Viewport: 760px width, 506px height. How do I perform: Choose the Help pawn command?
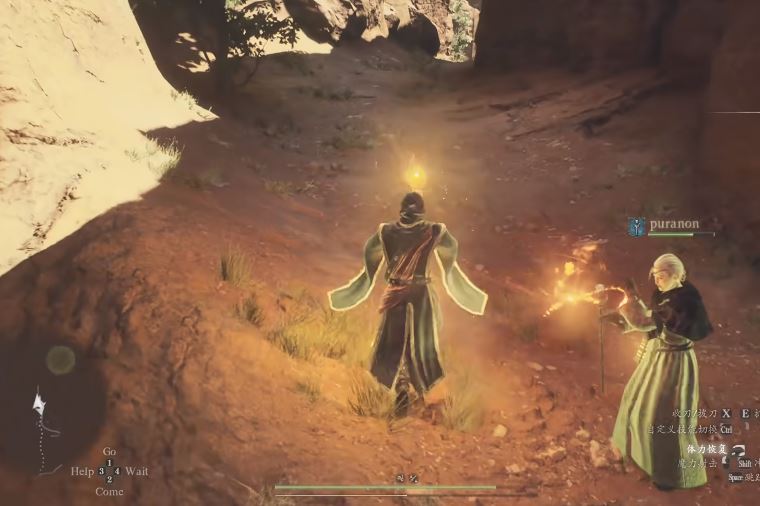pos(82,471)
